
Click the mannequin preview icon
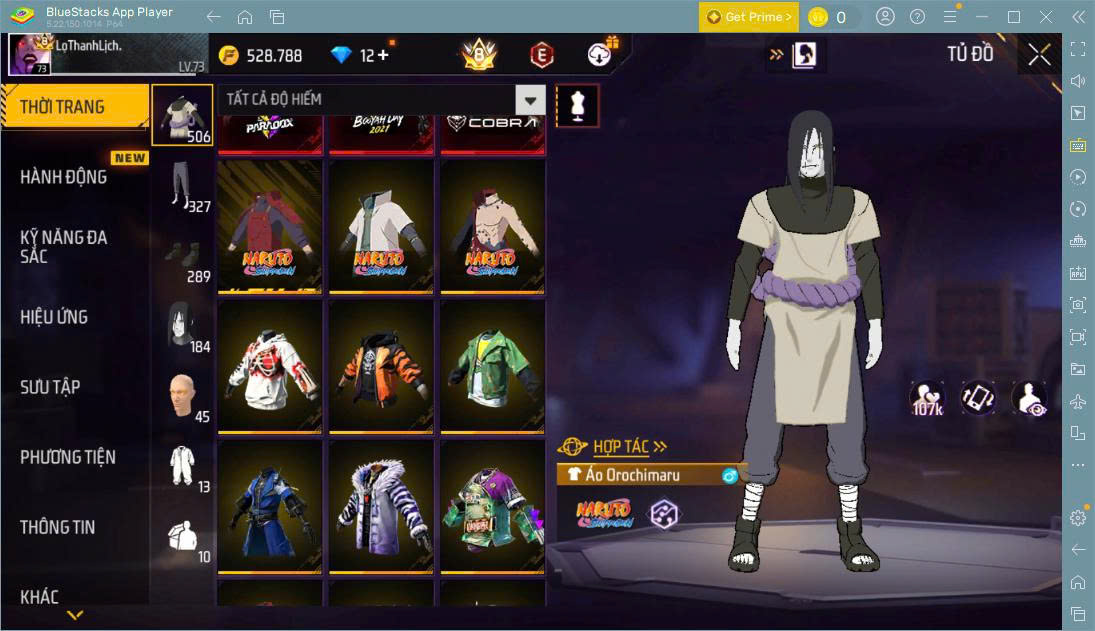click(x=577, y=105)
